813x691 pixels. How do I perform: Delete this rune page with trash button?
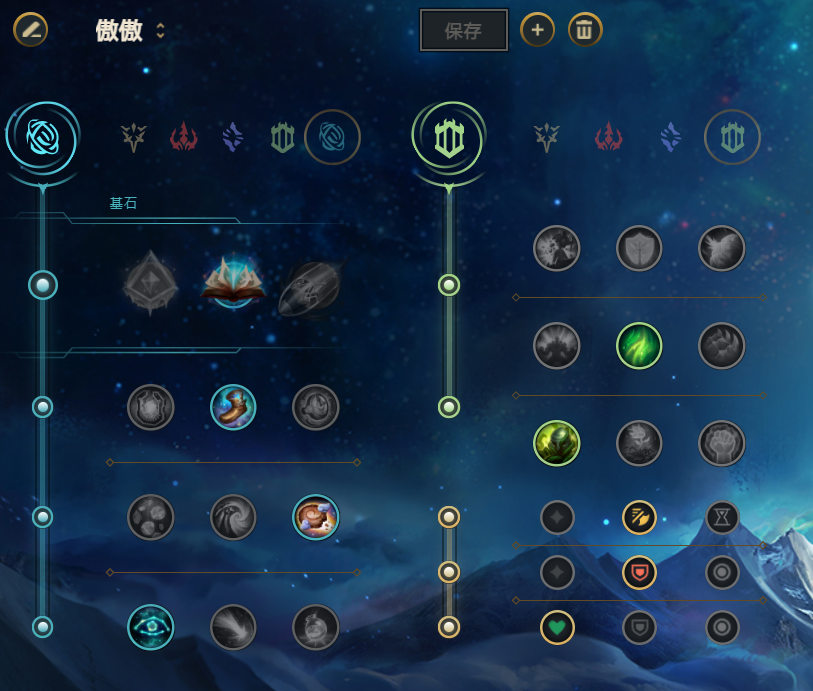pos(585,30)
